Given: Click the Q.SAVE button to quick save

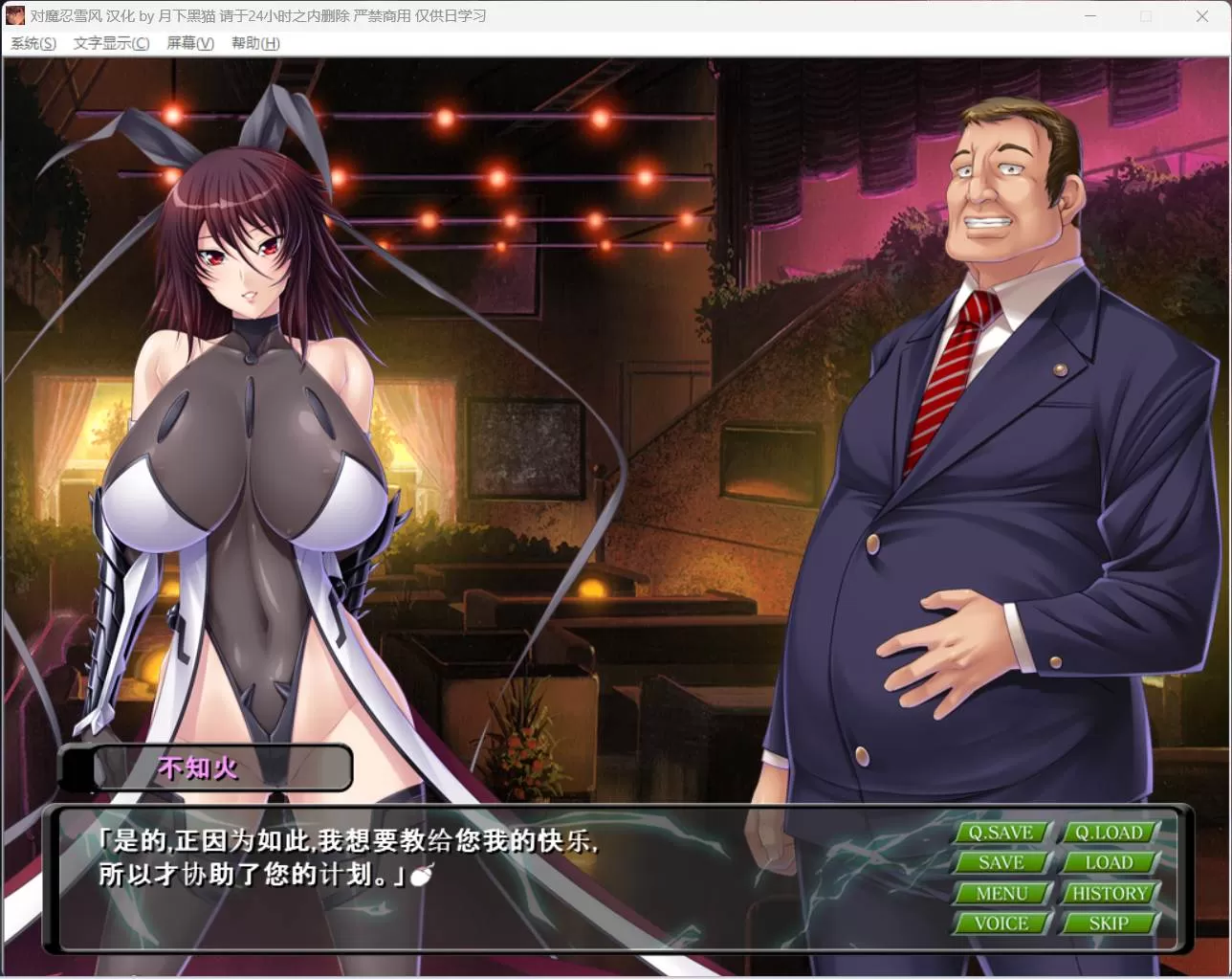Looking at the screenshot, I should point(1001,833).
